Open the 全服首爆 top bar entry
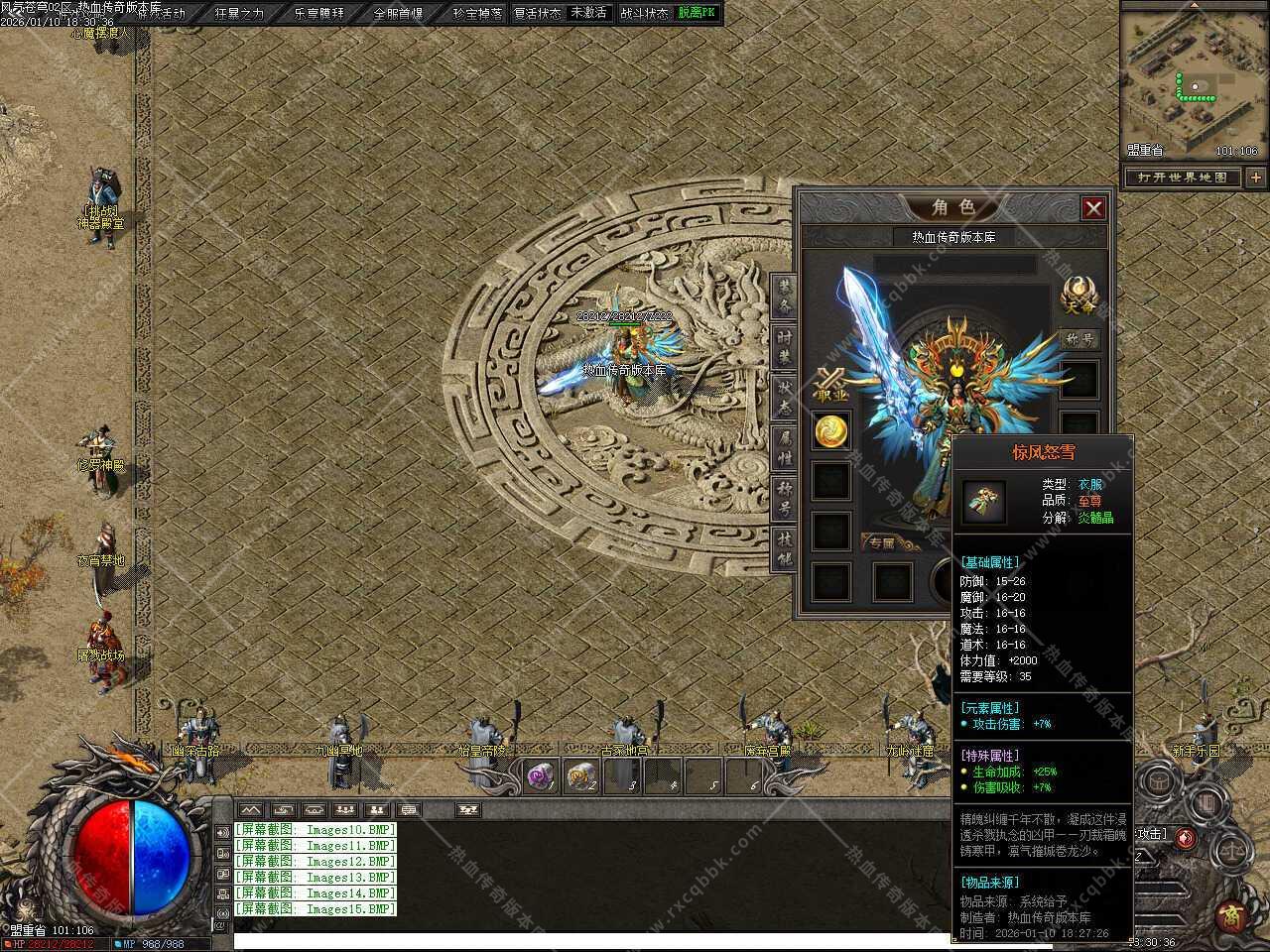This screenshot has height=952, width=1270. (399, 13)
